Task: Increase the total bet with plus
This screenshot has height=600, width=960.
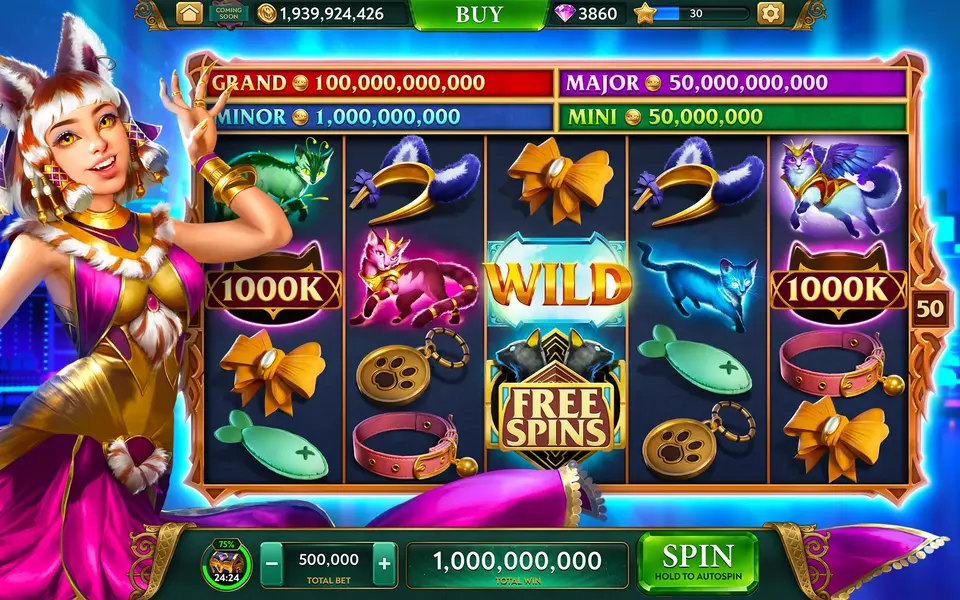Action: 384,564
